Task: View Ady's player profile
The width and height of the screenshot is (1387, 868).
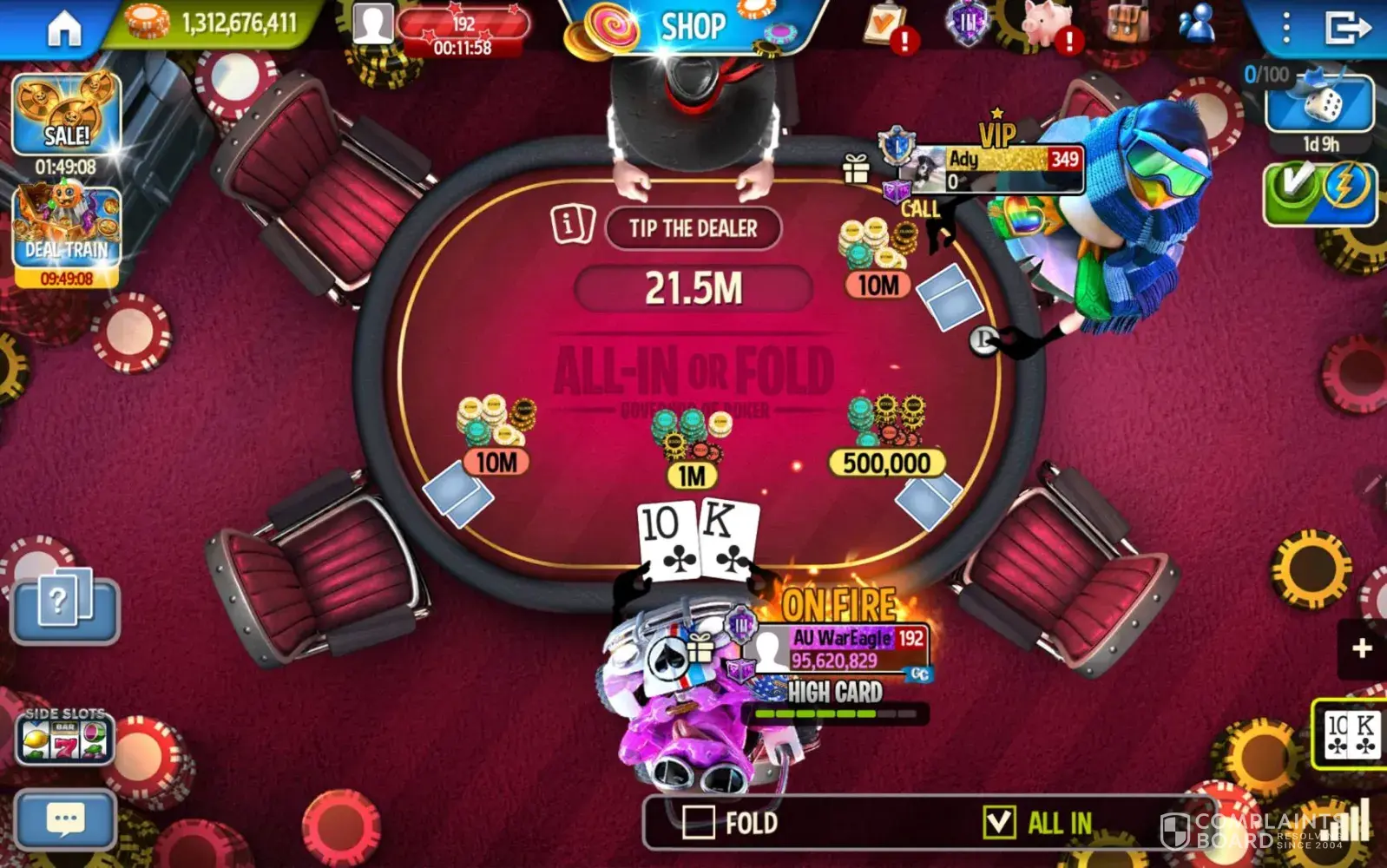Action: click(998, 168)
